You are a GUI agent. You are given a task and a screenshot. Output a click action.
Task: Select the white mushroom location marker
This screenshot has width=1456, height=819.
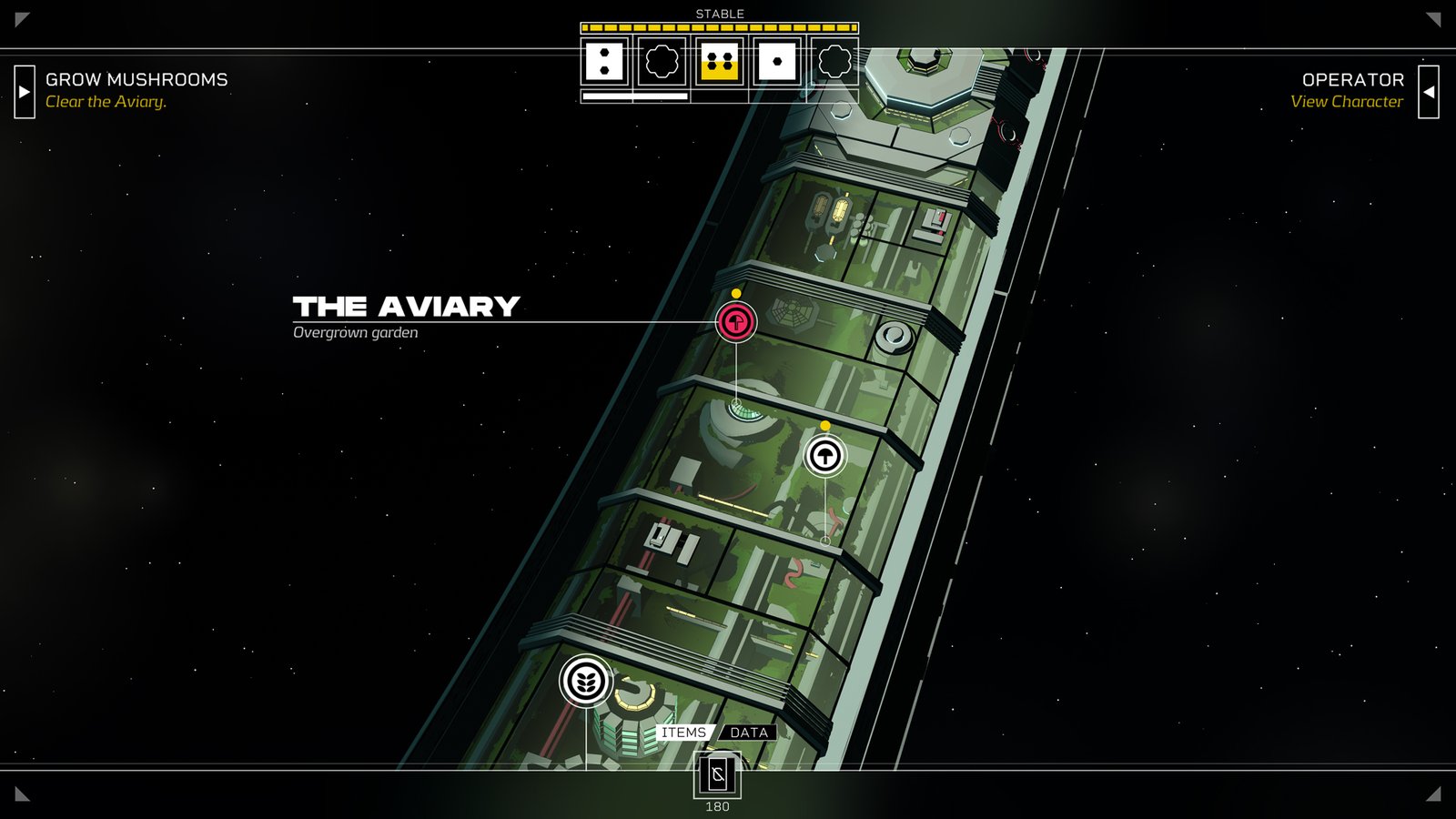pos(825,455)
